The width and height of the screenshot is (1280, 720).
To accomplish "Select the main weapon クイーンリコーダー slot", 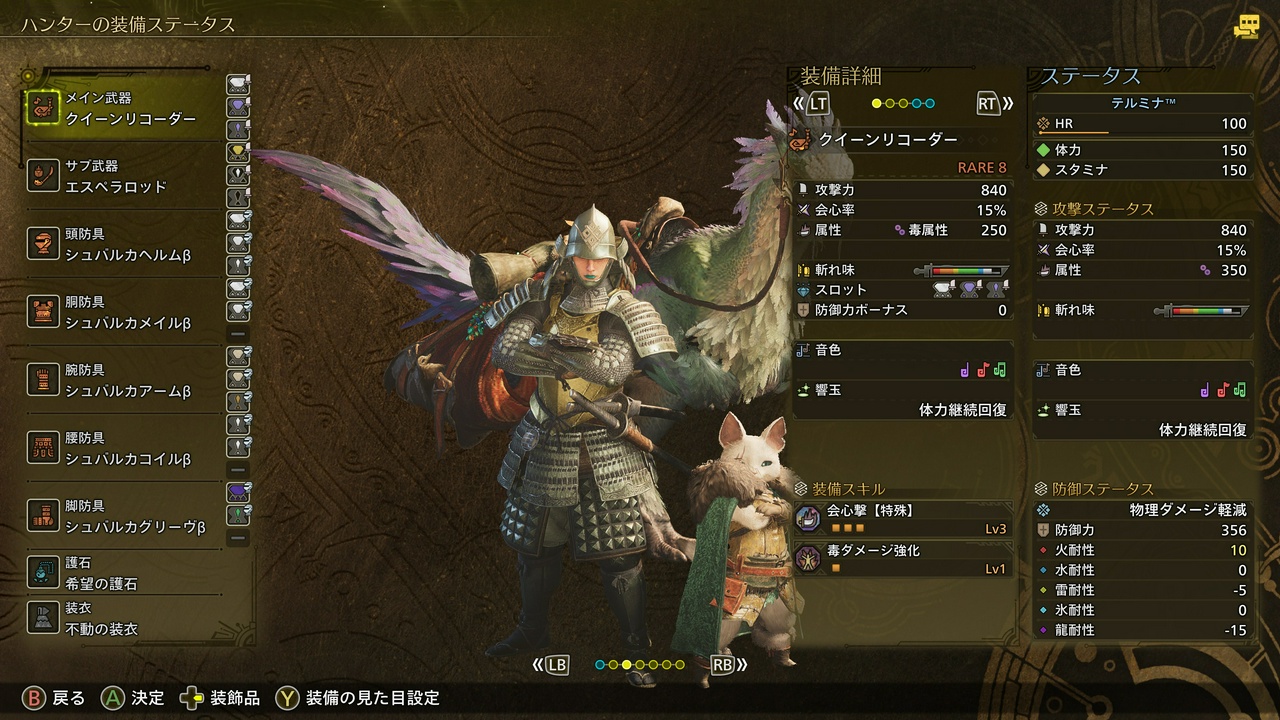I will point(122,108).
